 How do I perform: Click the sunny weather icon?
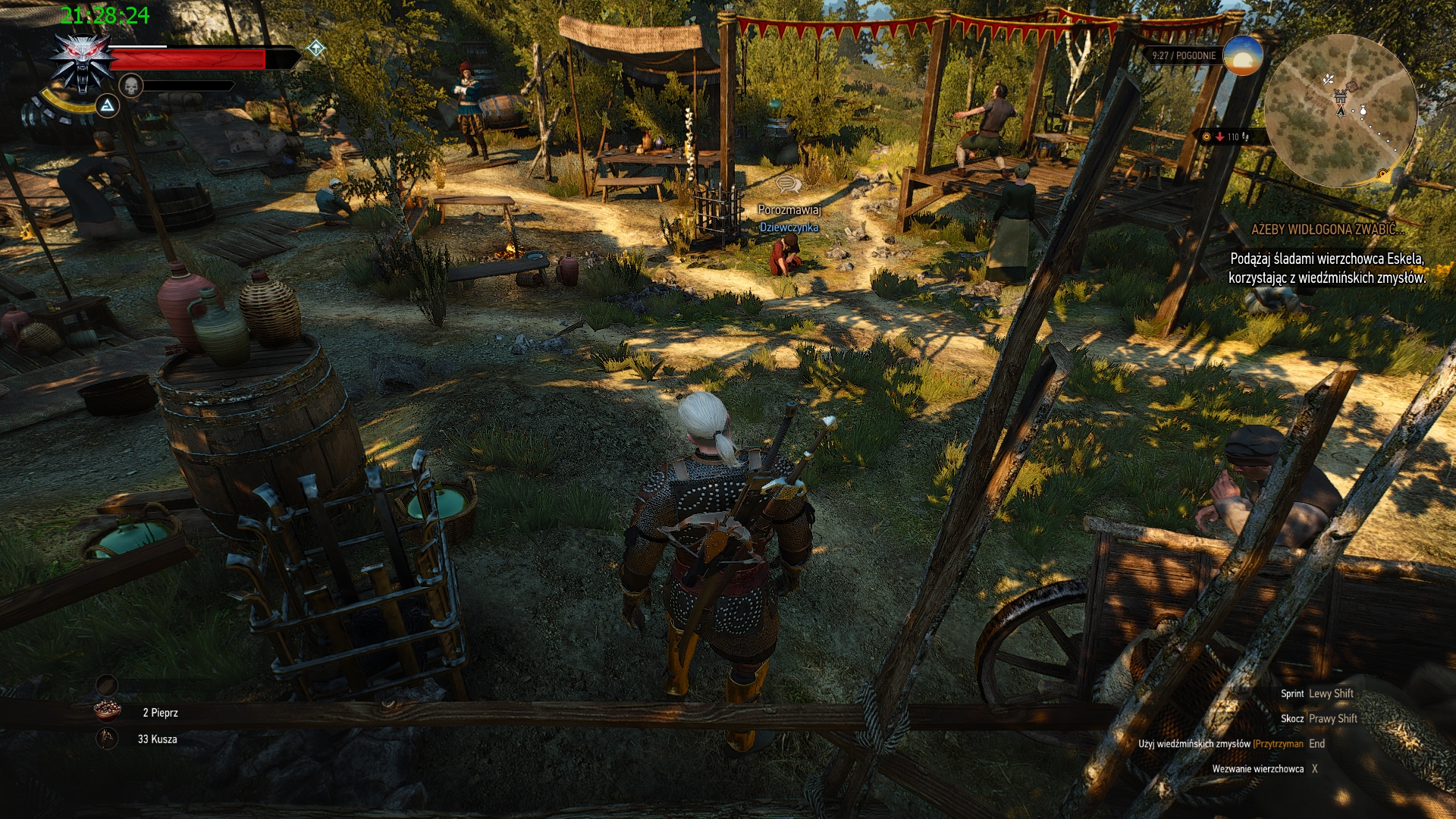click(1242, 55)
